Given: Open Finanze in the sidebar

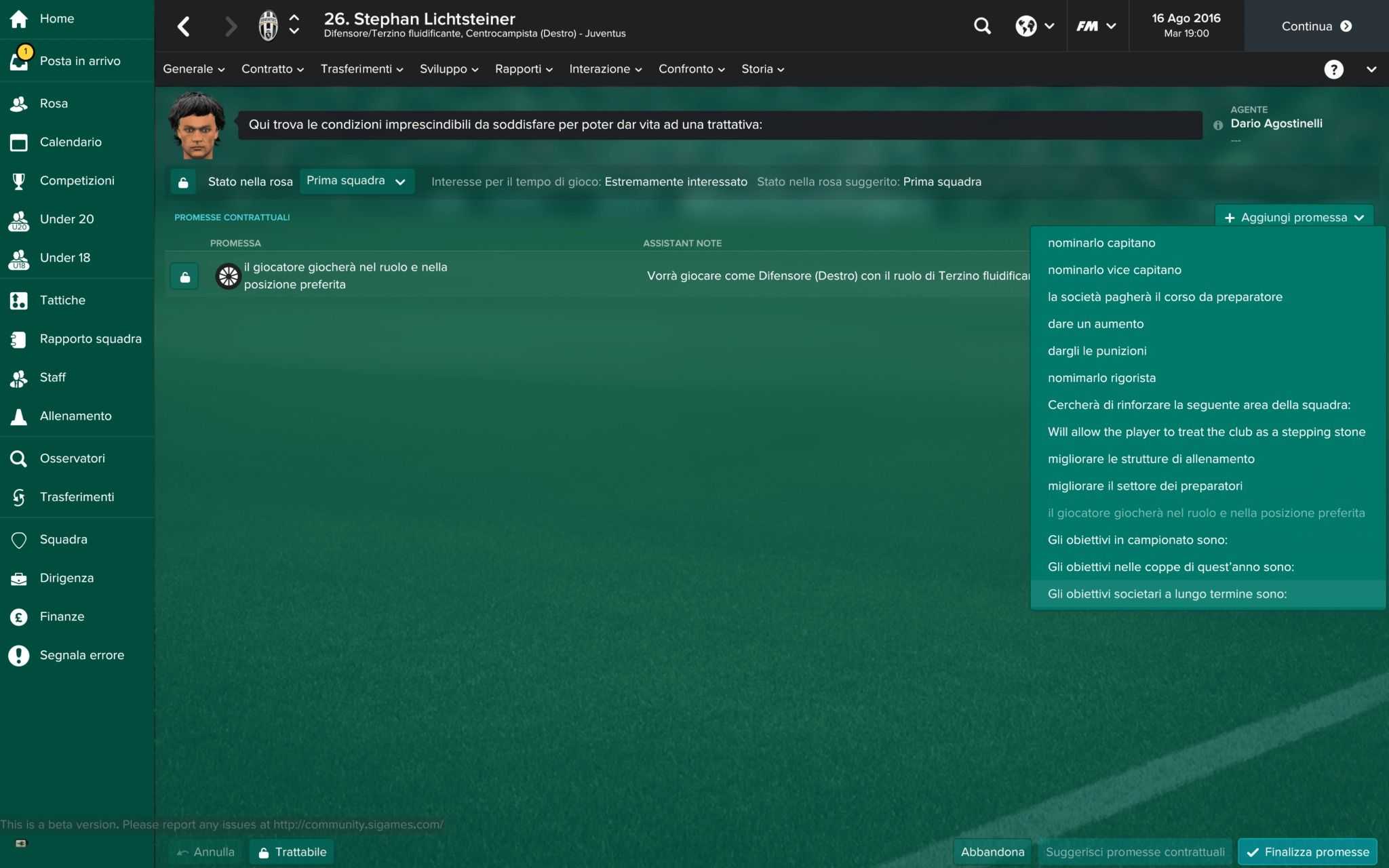Looking at the screenshot, I should tap(62, 616).
